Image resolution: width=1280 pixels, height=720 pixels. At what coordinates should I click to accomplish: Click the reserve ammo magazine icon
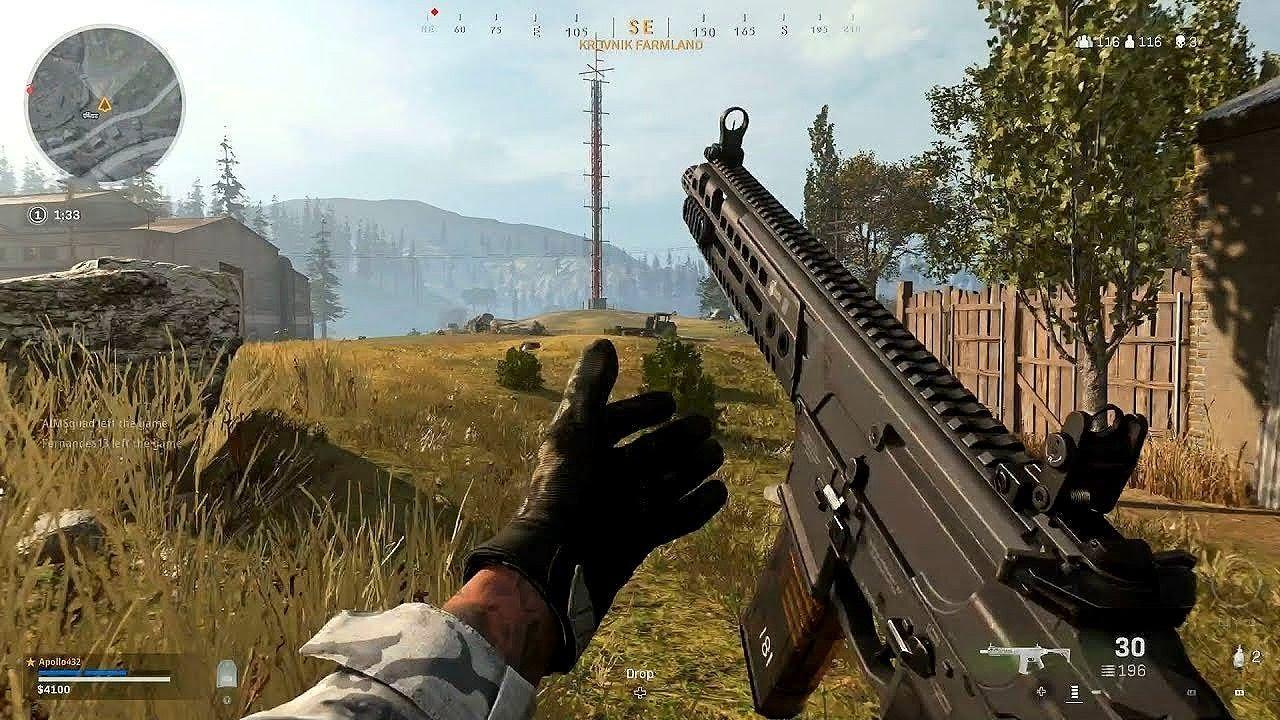(x=1107, y=669)
